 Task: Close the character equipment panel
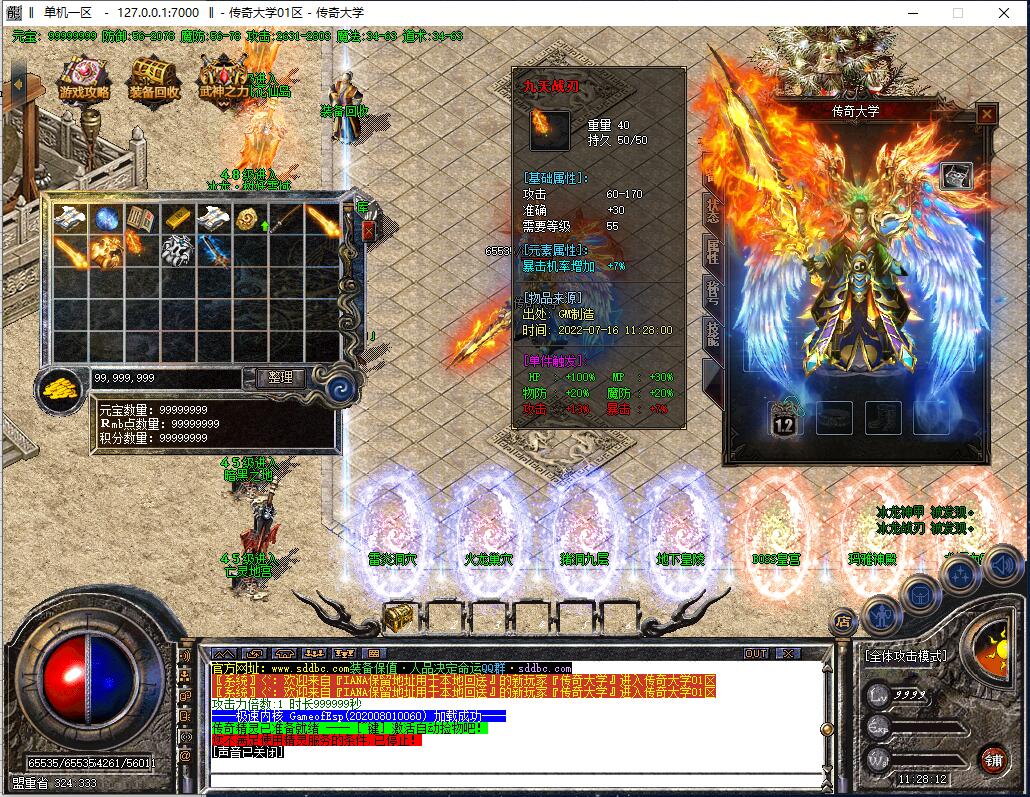[x=986, y=114]
